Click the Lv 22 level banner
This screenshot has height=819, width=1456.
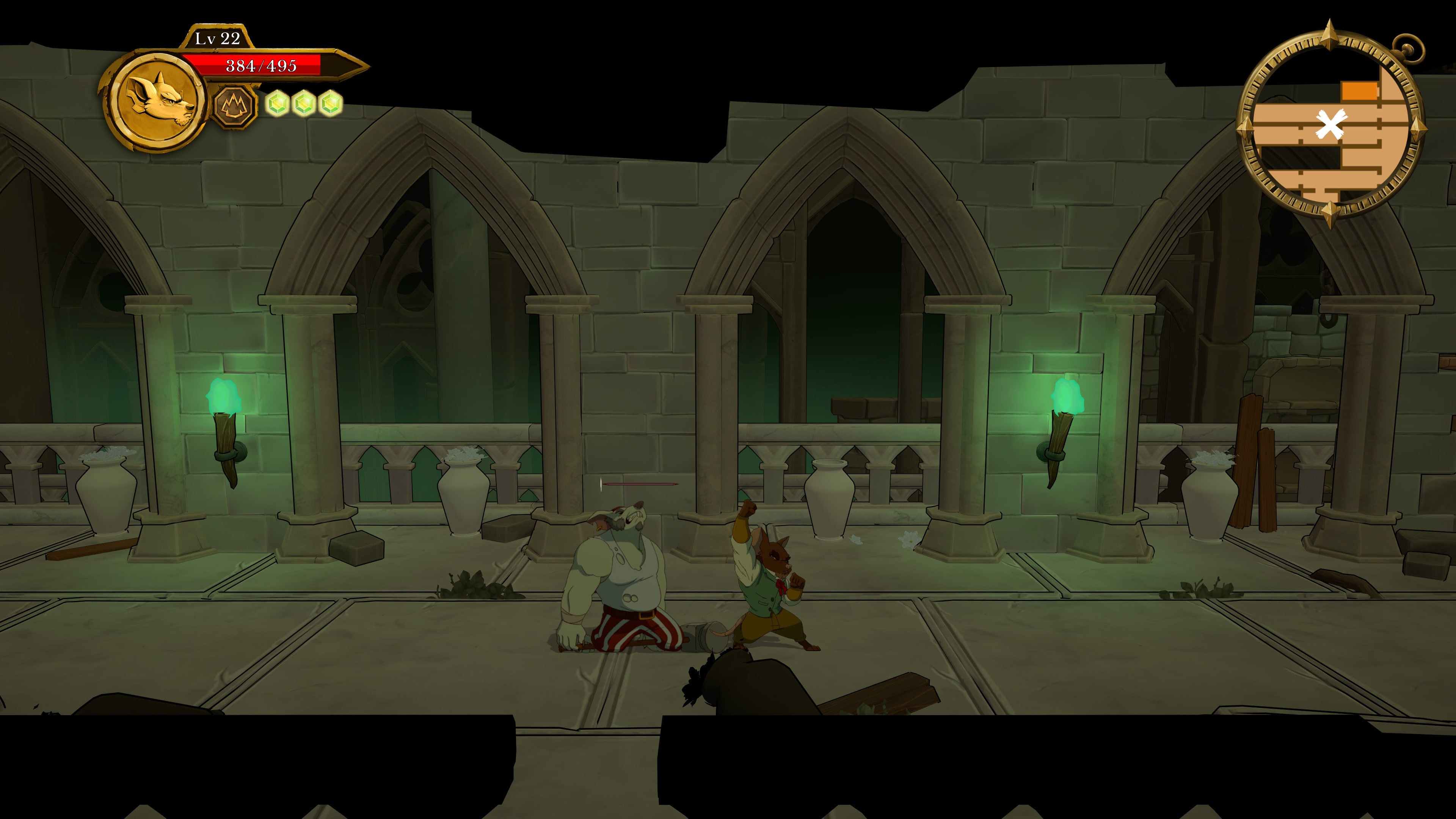point(217,38)
